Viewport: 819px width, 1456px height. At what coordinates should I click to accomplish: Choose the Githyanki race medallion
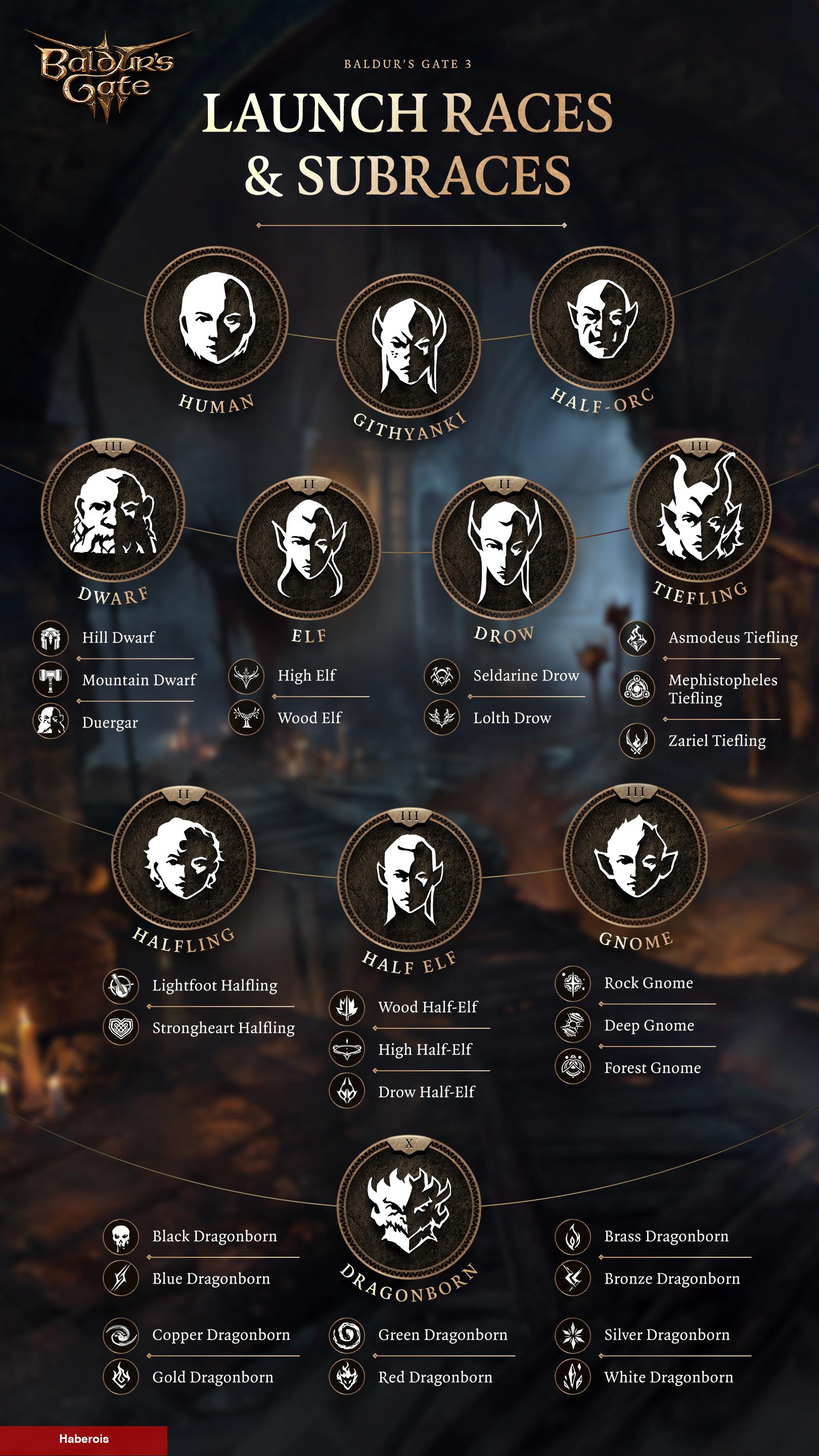click(408, 345)
